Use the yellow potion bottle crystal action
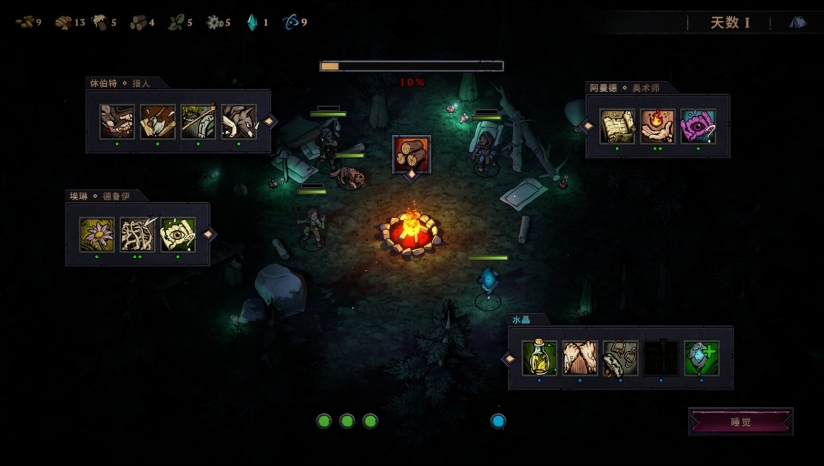The image size is (824, 466). click(x=539, y=358)
